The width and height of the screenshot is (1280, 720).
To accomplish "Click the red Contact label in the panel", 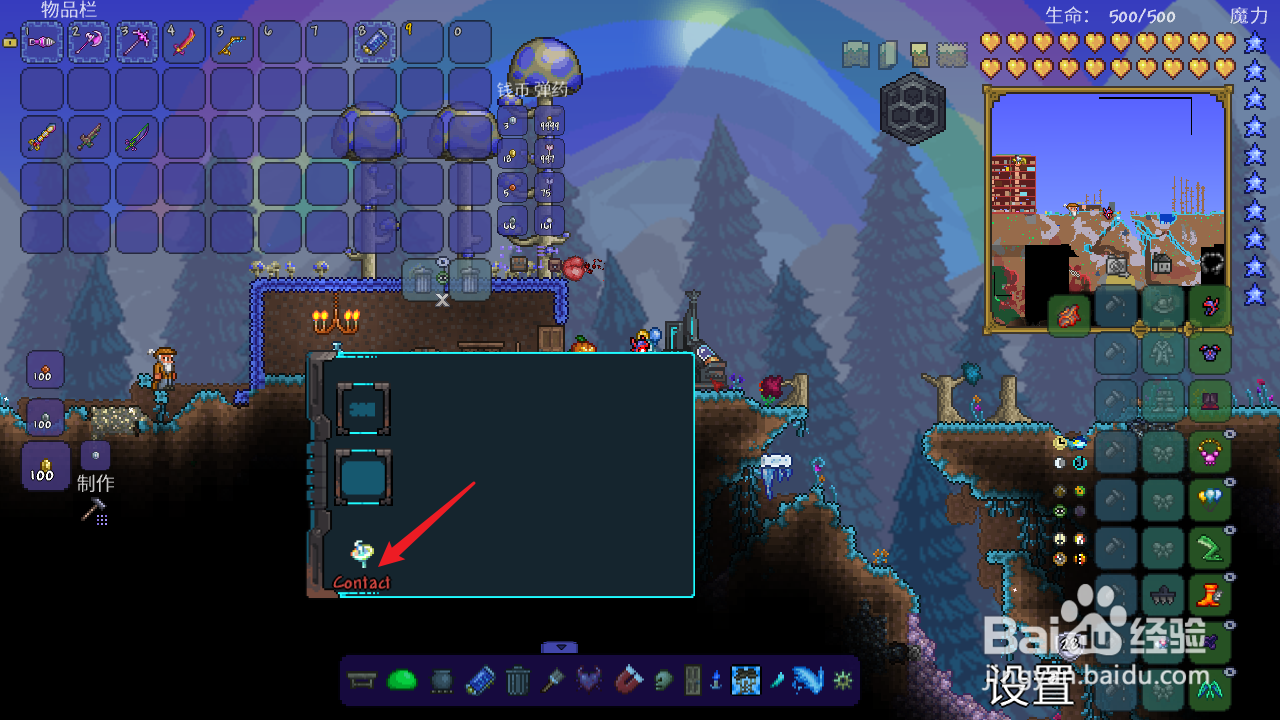I will 361,583.
